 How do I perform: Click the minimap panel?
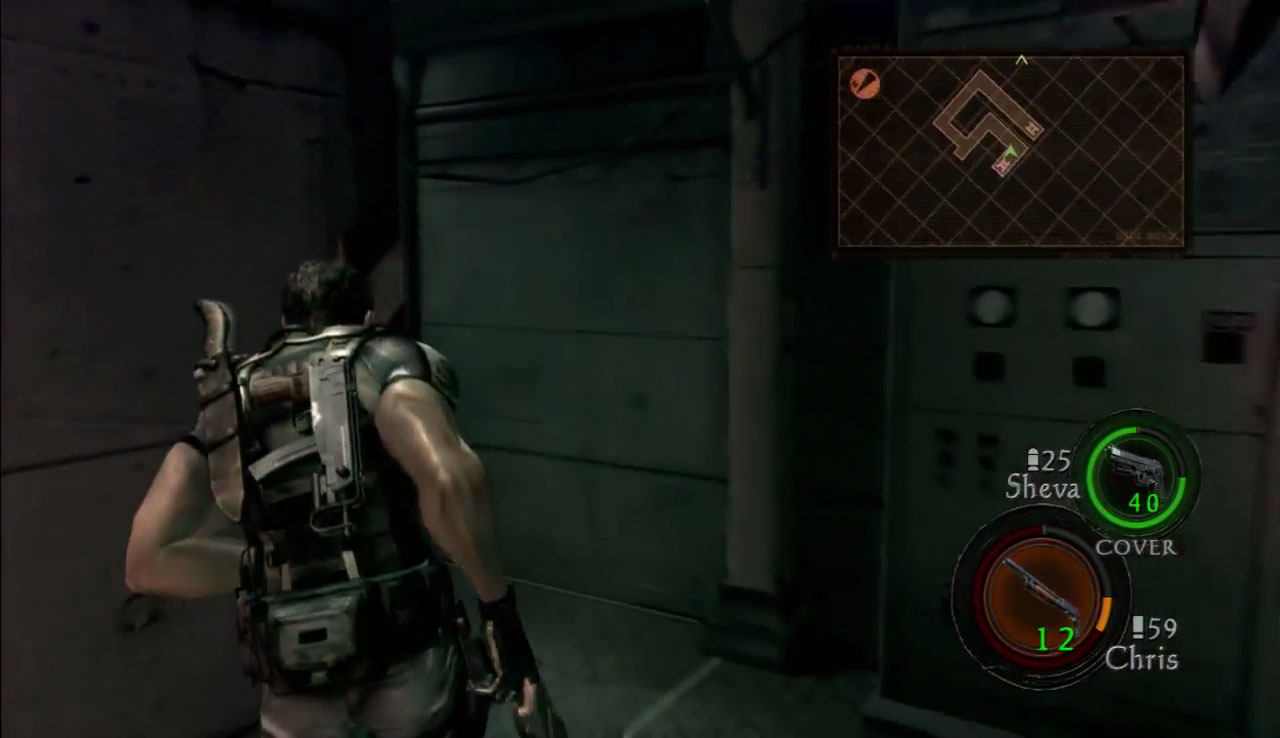click(x=1011, y=150)
